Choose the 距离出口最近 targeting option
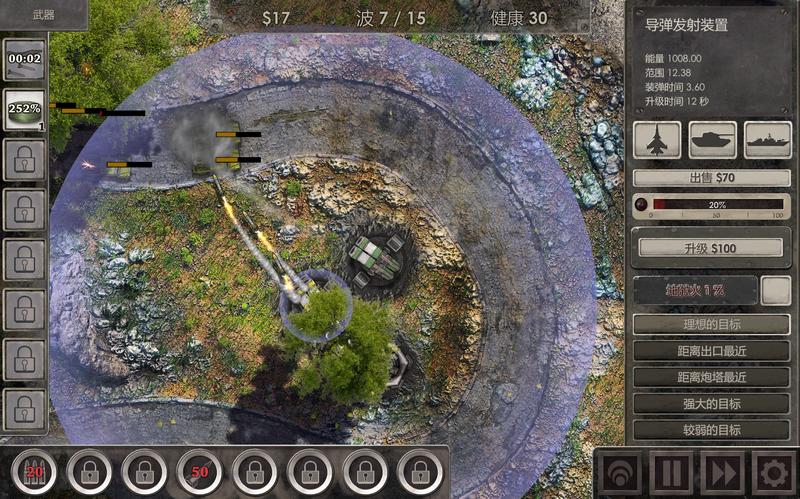 pos(710,351)
